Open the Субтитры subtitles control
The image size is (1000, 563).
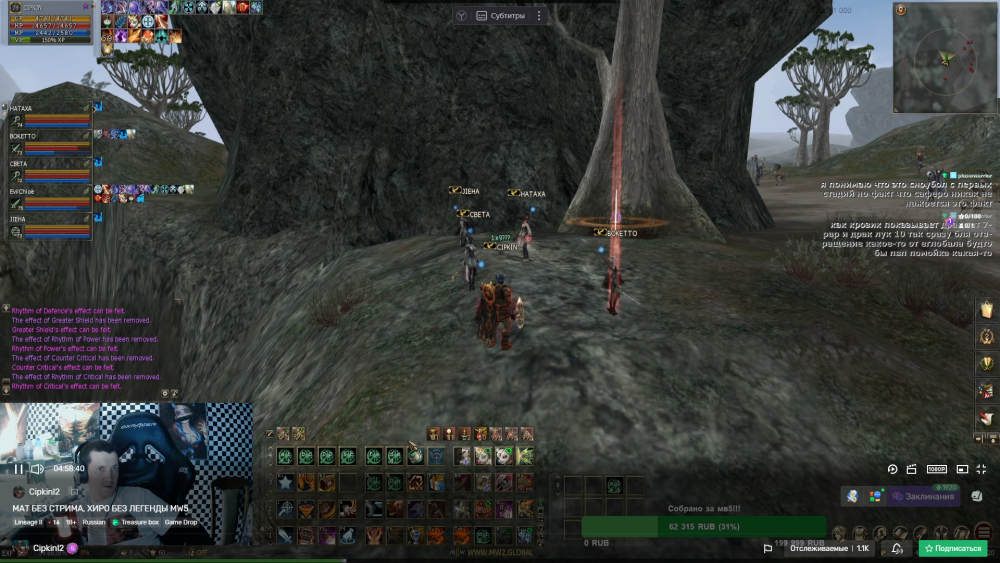click(x=498, y=16)
